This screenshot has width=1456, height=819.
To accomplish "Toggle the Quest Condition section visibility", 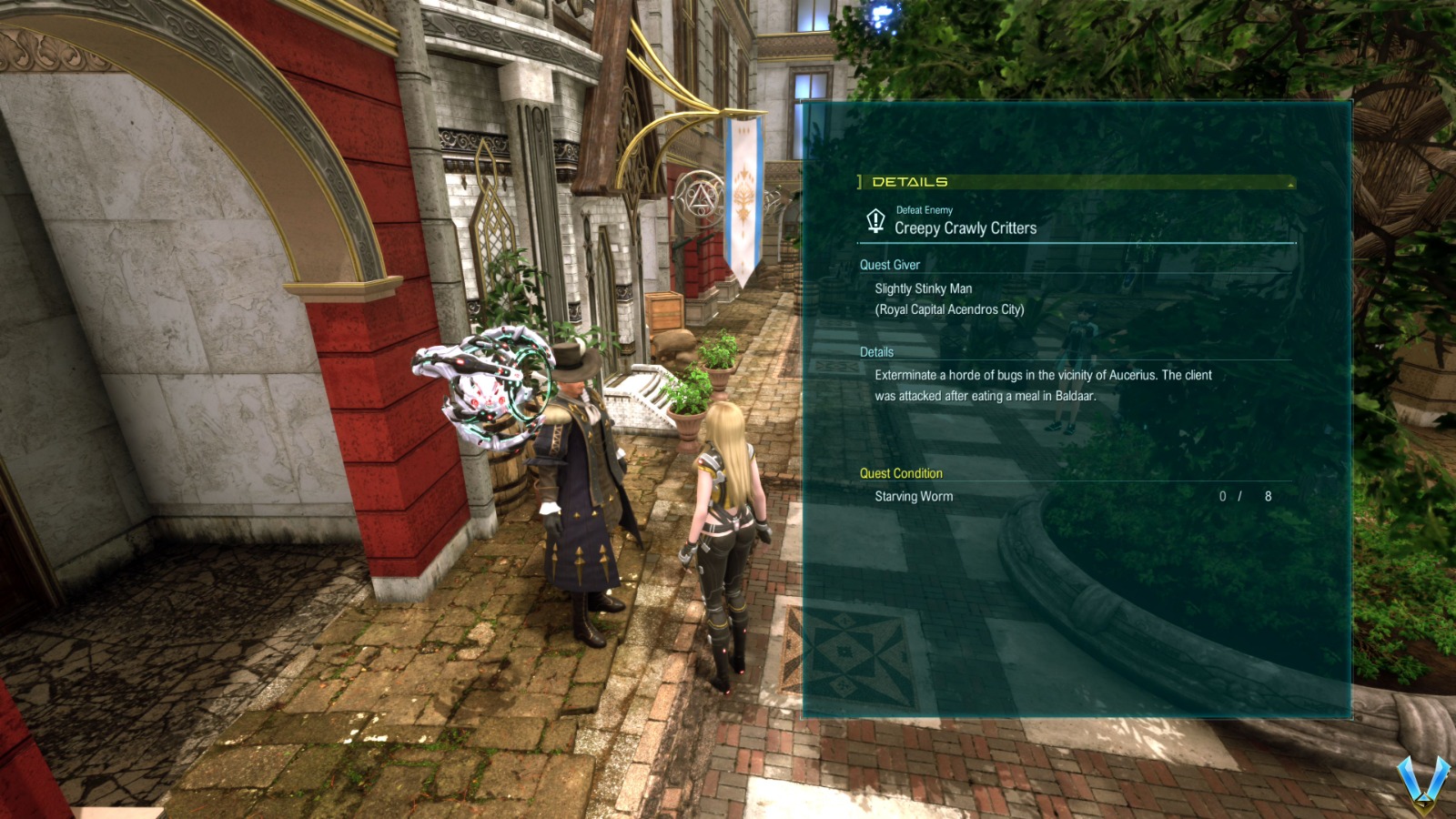I will (x=901, y=473).
